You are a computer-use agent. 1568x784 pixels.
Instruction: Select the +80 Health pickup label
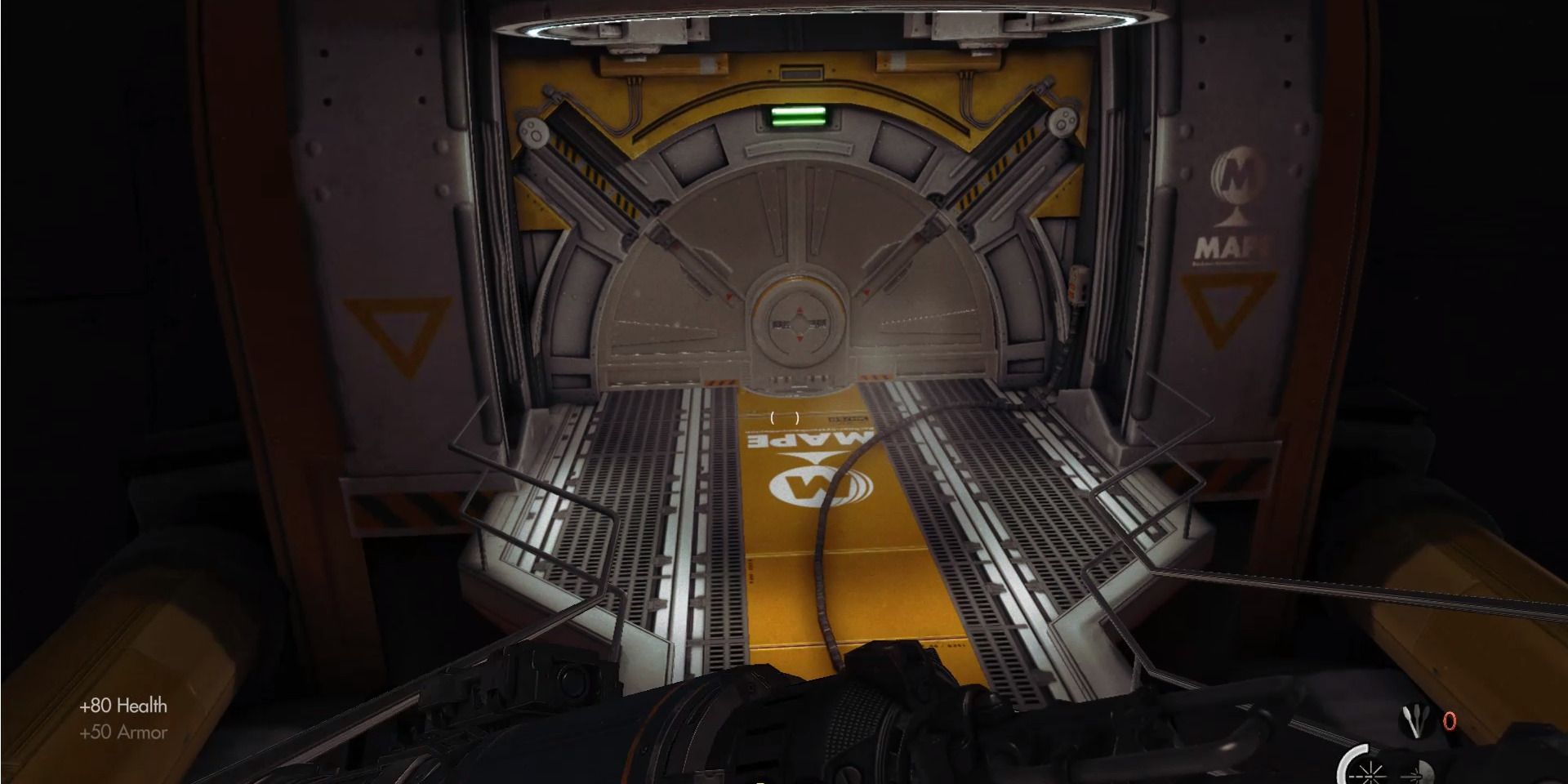(x=122, y=705)
